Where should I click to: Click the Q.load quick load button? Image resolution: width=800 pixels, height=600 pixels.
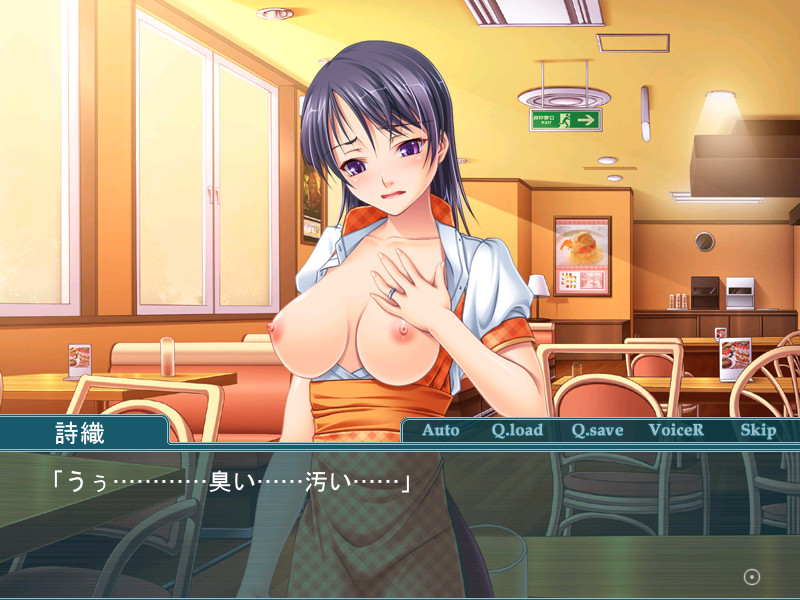point(517,430)
